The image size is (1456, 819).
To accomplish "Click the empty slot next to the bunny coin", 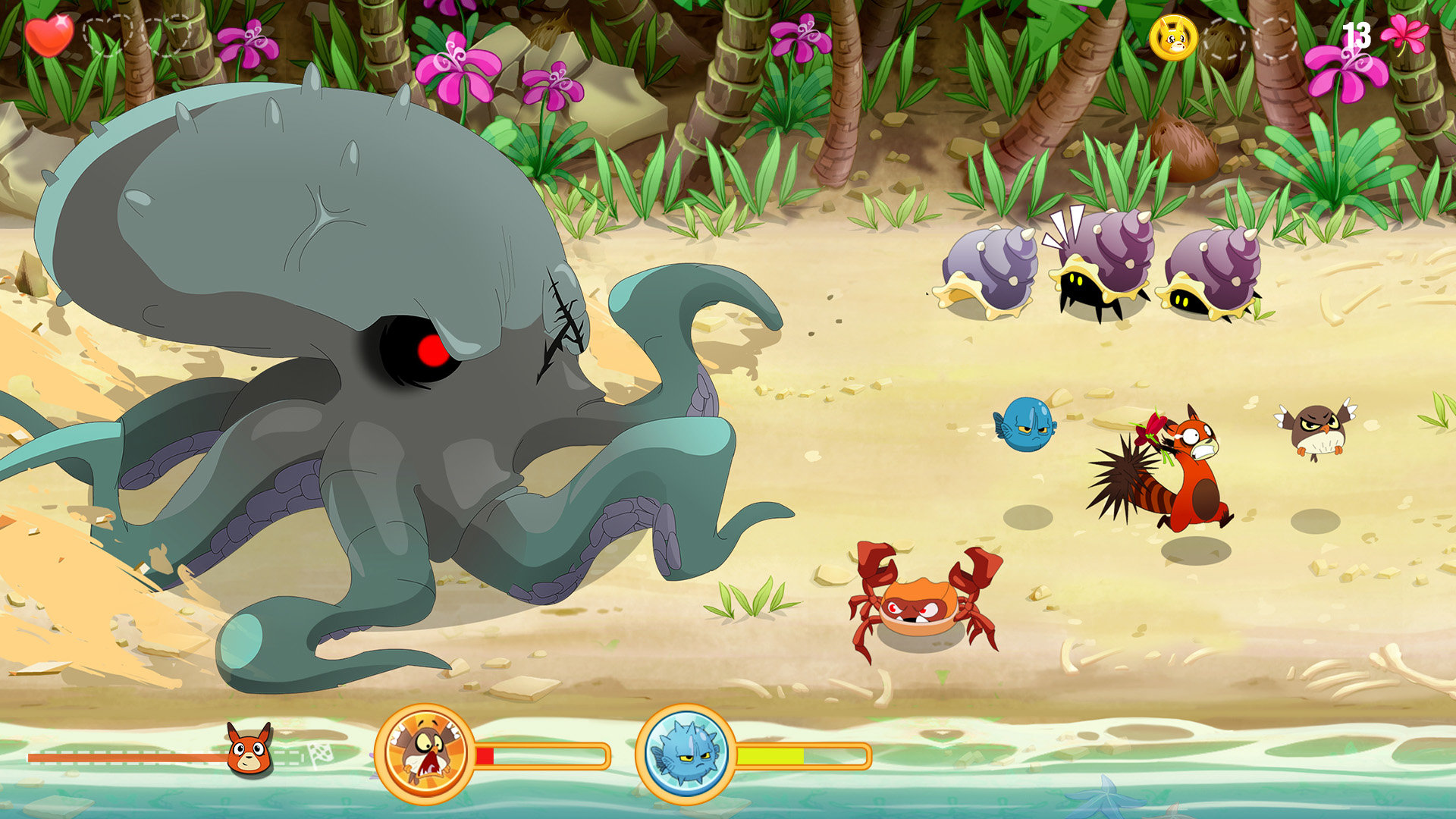I will [1224, 38].
